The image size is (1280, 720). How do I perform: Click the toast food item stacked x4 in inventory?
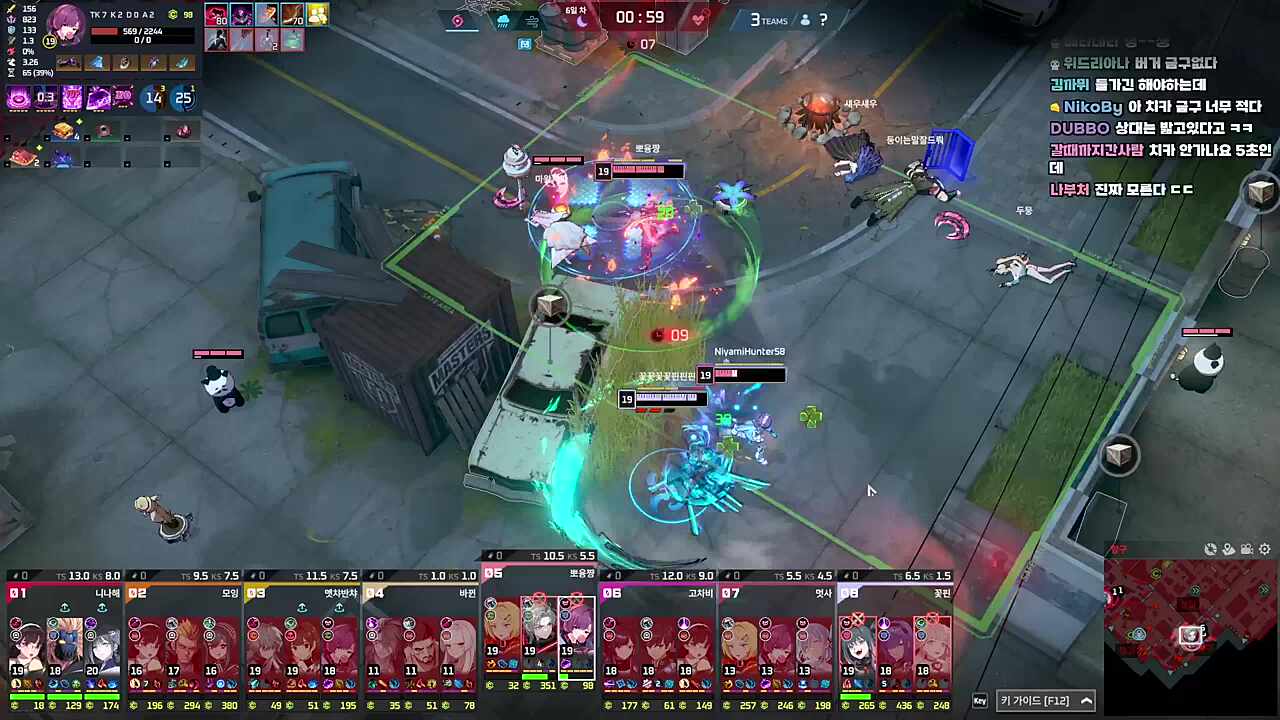point(64,131)
